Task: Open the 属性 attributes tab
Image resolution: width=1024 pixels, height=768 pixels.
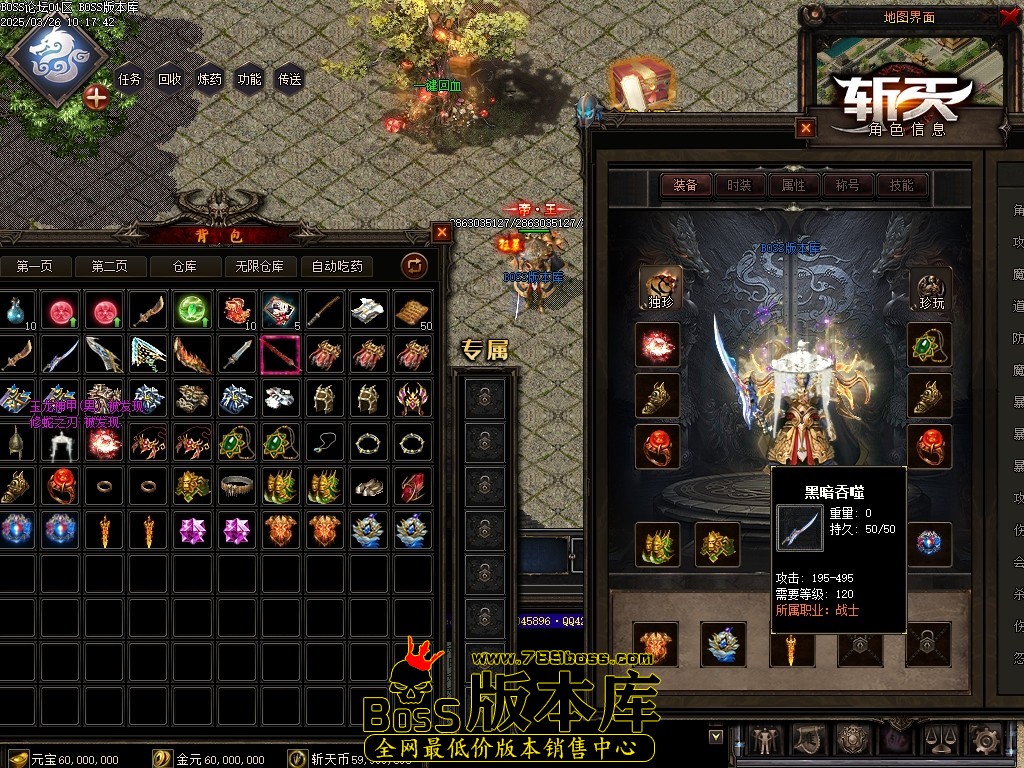Action: tap(793, 185)
